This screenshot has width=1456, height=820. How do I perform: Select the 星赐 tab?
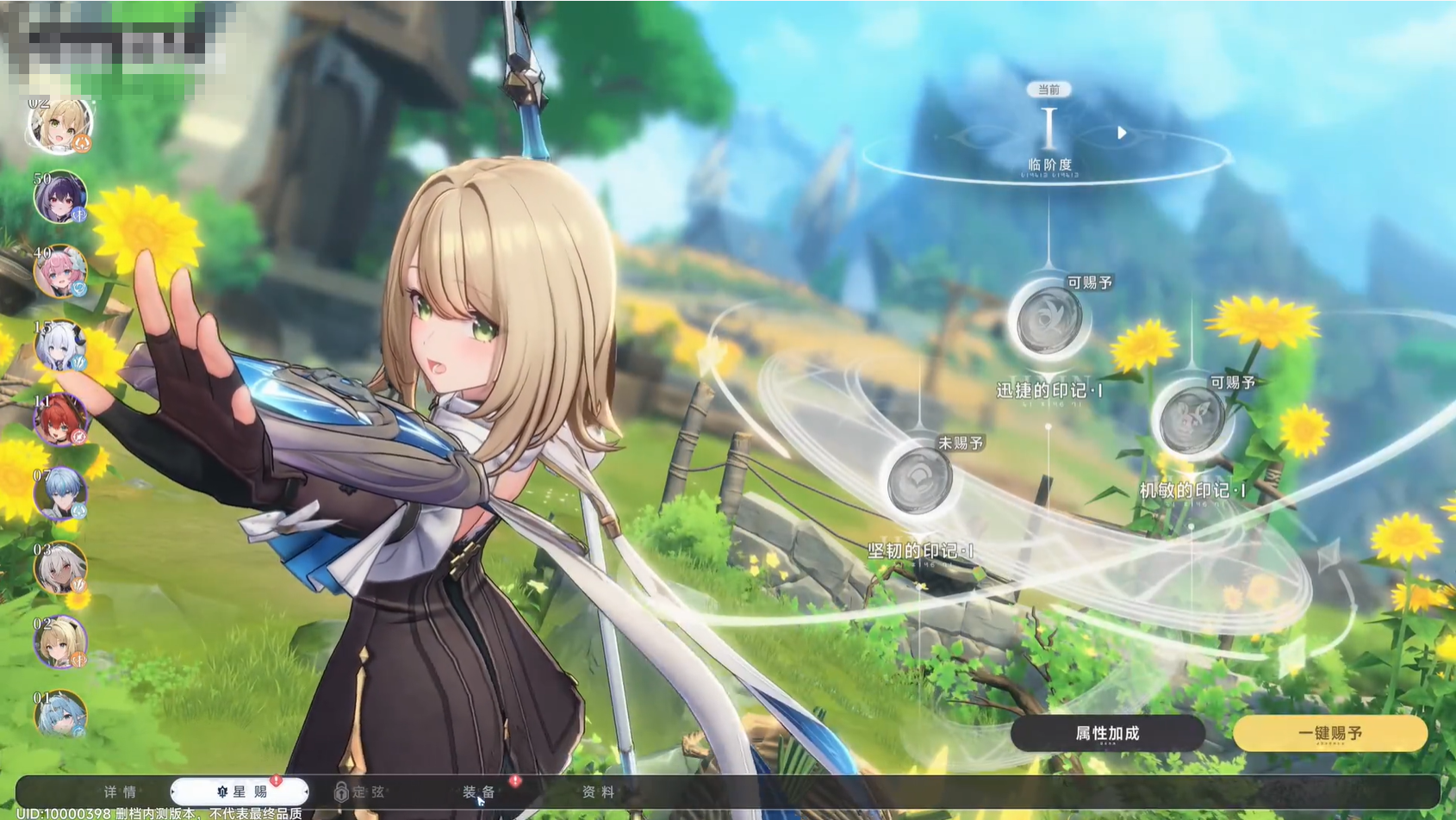coord(240,792)
